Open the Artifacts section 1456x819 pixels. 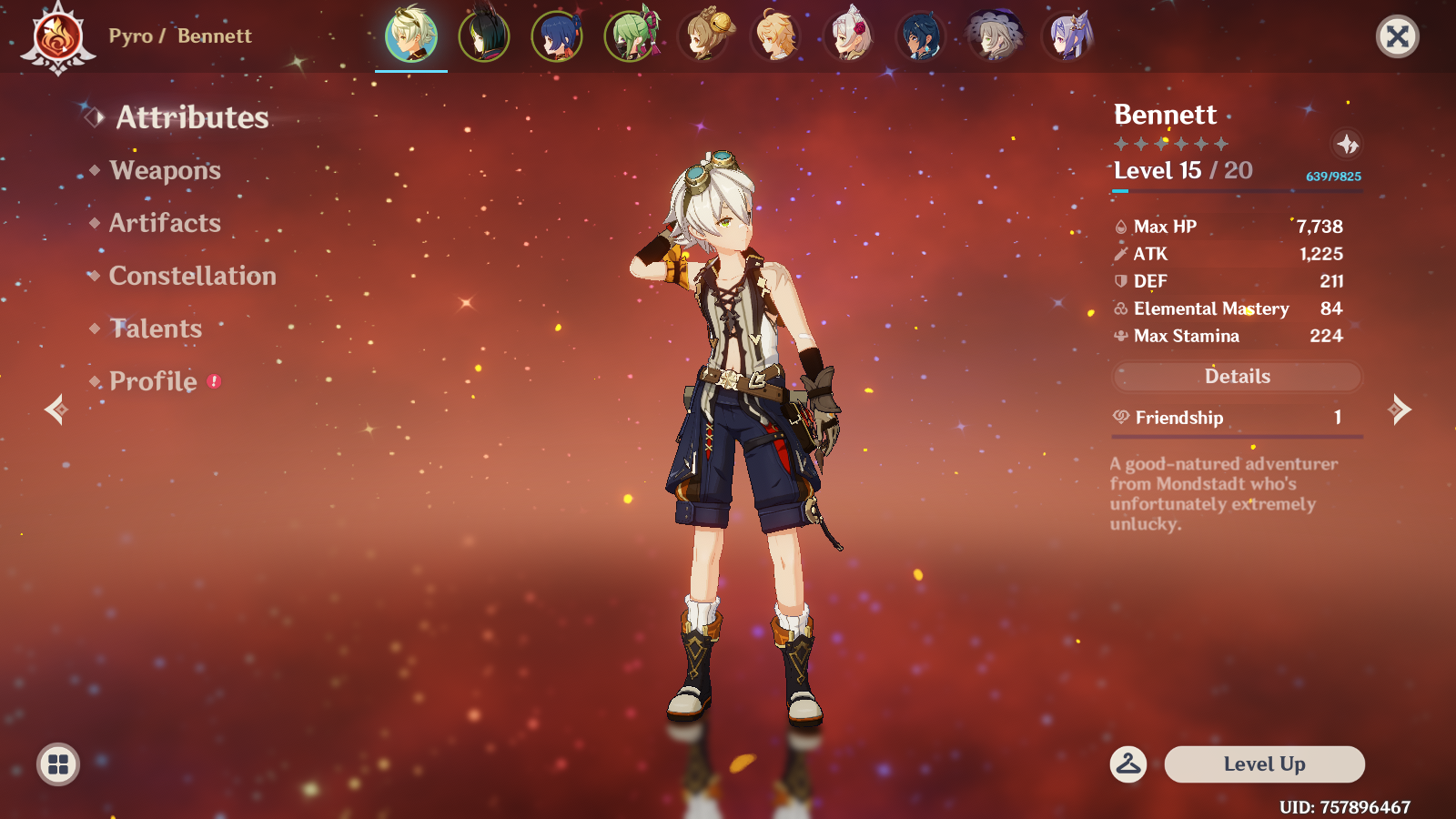pos(165,224)
